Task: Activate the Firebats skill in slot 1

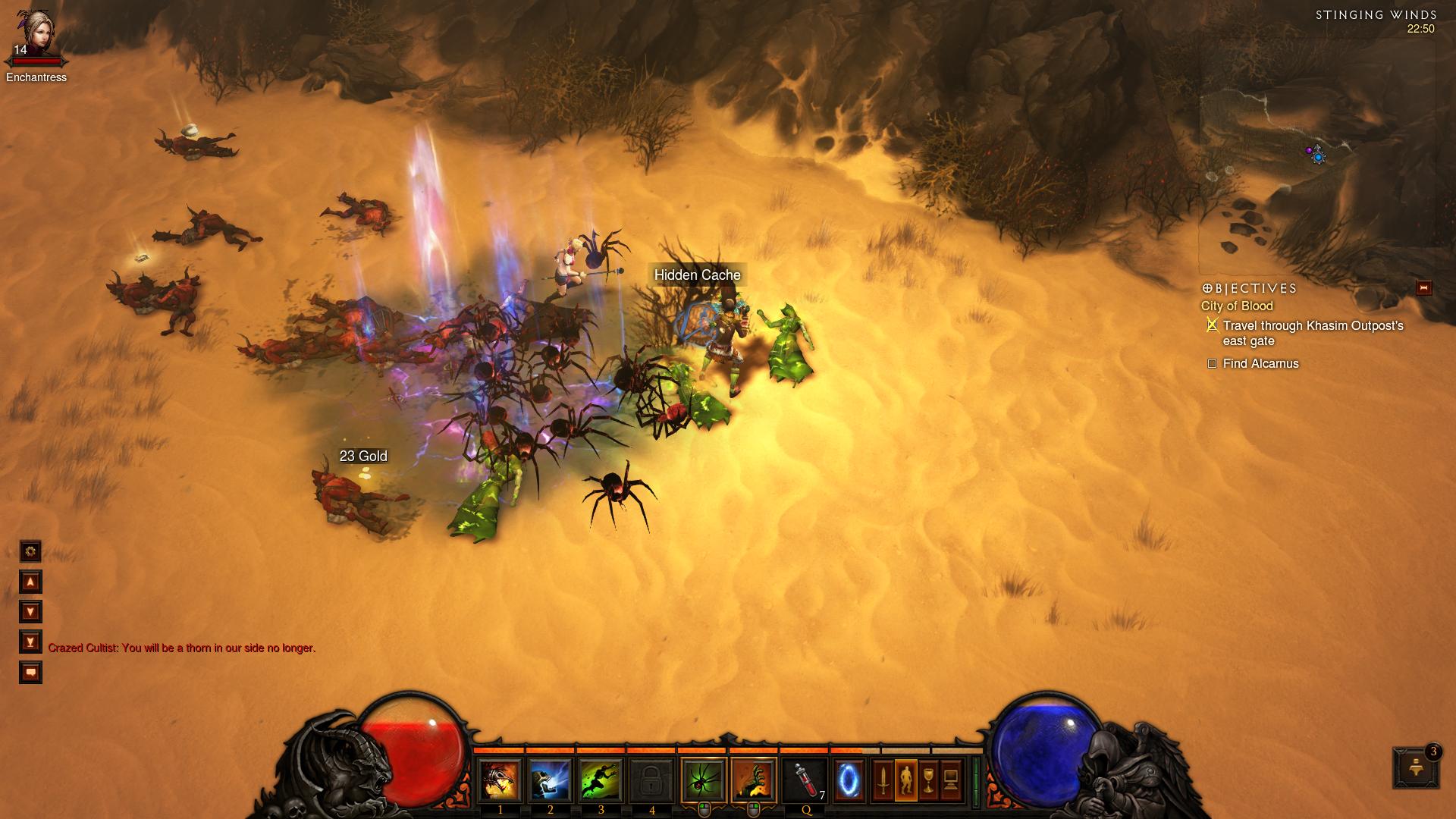Action: click(x=500, y=780)
